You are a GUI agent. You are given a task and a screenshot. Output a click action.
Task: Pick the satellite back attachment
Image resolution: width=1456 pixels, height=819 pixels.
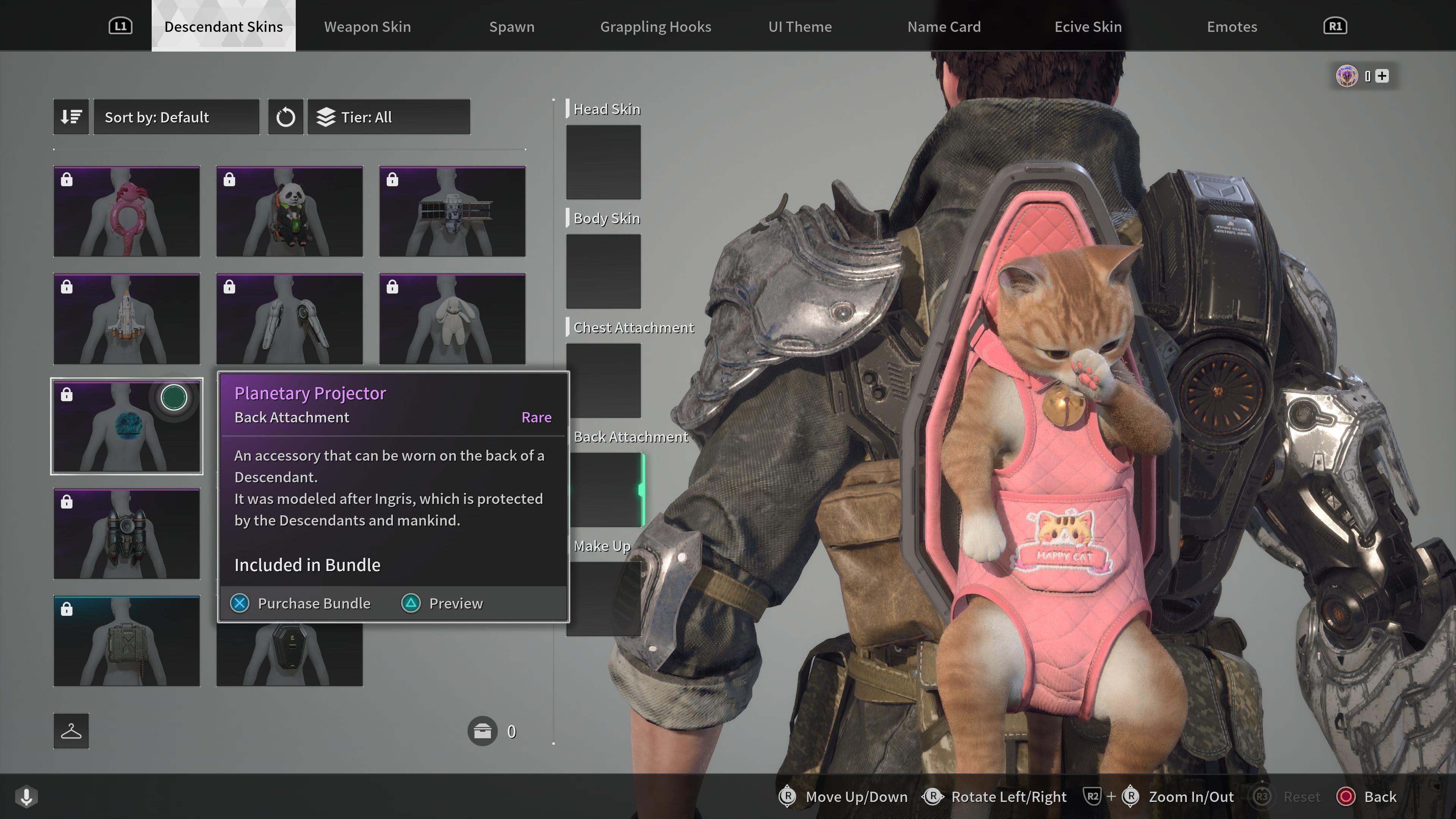pyautogui.click(x=452, y=212)
